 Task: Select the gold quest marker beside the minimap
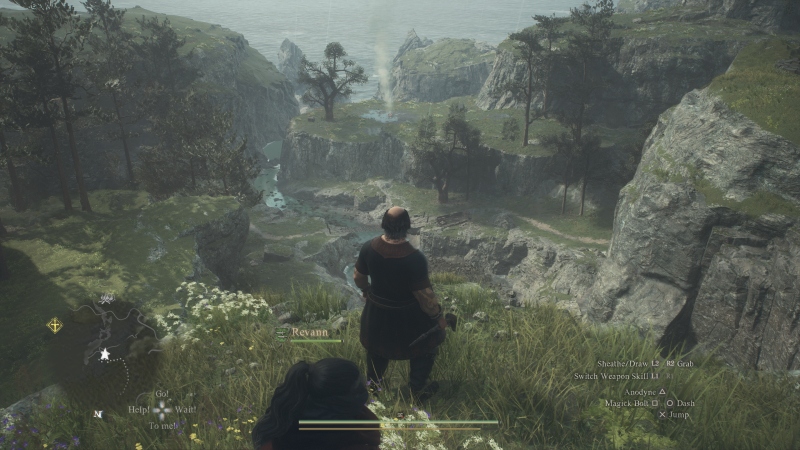(x=54, y=325)
